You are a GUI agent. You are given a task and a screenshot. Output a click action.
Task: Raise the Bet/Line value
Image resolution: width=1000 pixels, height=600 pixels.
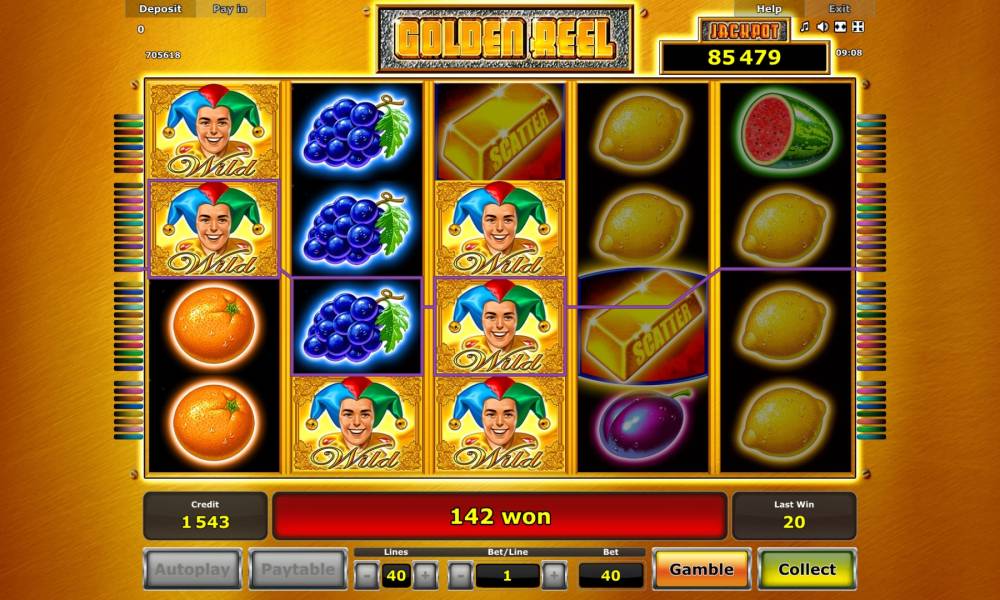(x=554, y=575)
